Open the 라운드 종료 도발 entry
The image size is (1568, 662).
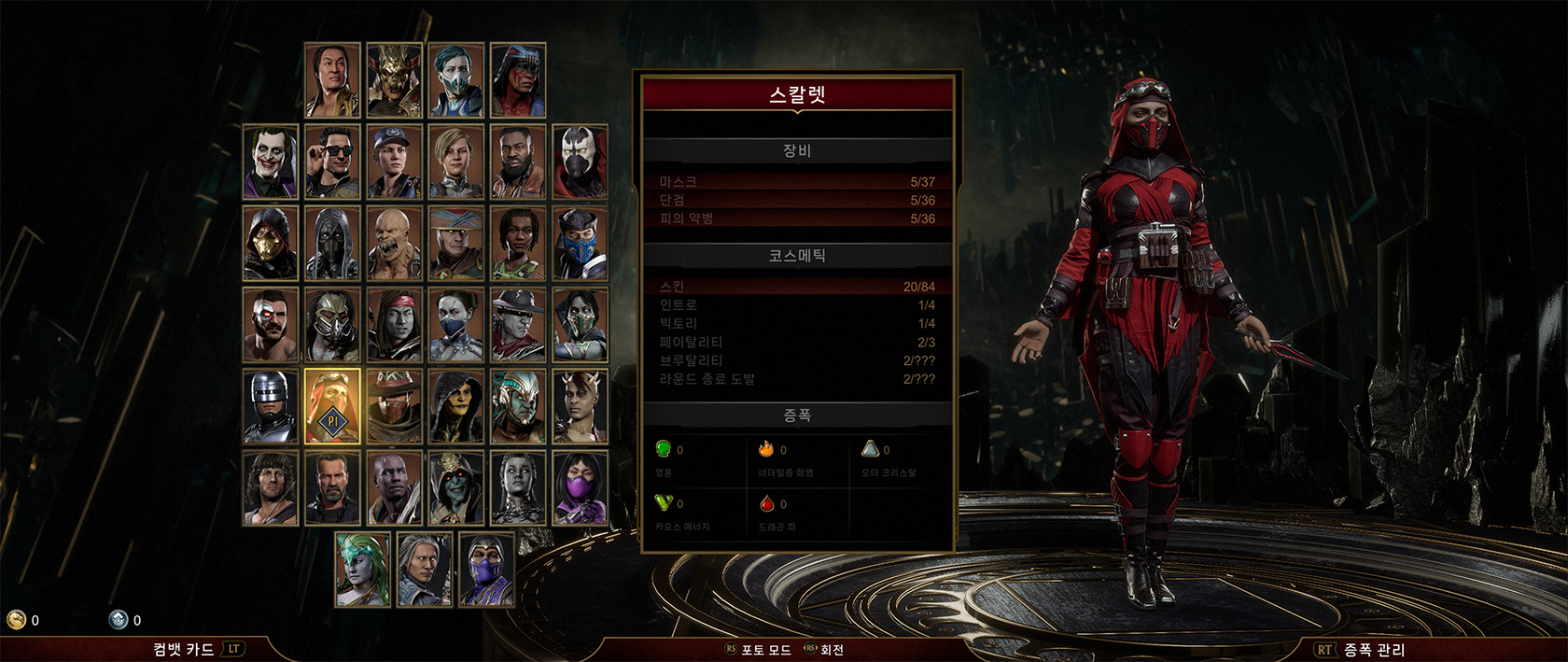point(797,379)
